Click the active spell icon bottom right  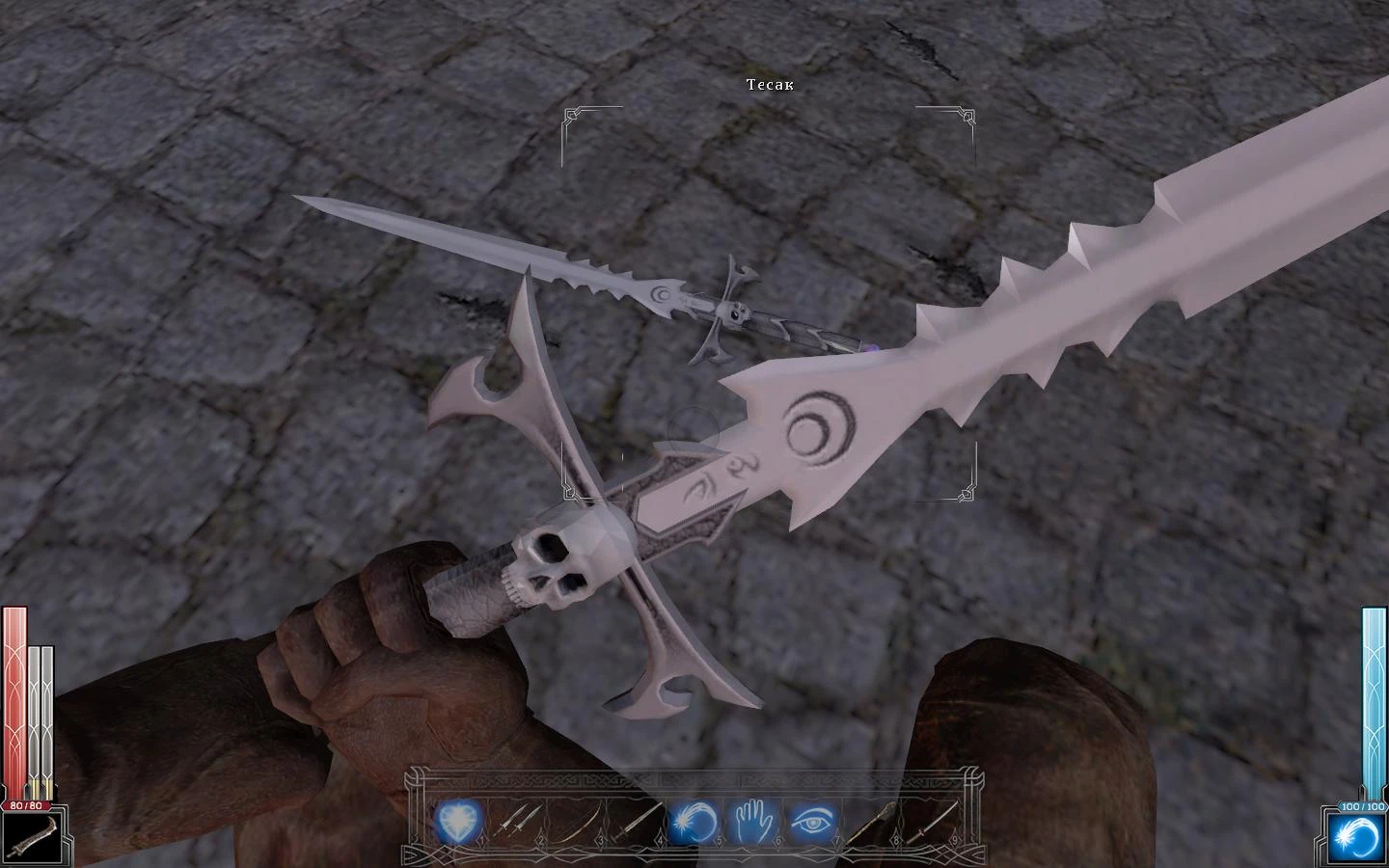click(x=1358, y=834)
